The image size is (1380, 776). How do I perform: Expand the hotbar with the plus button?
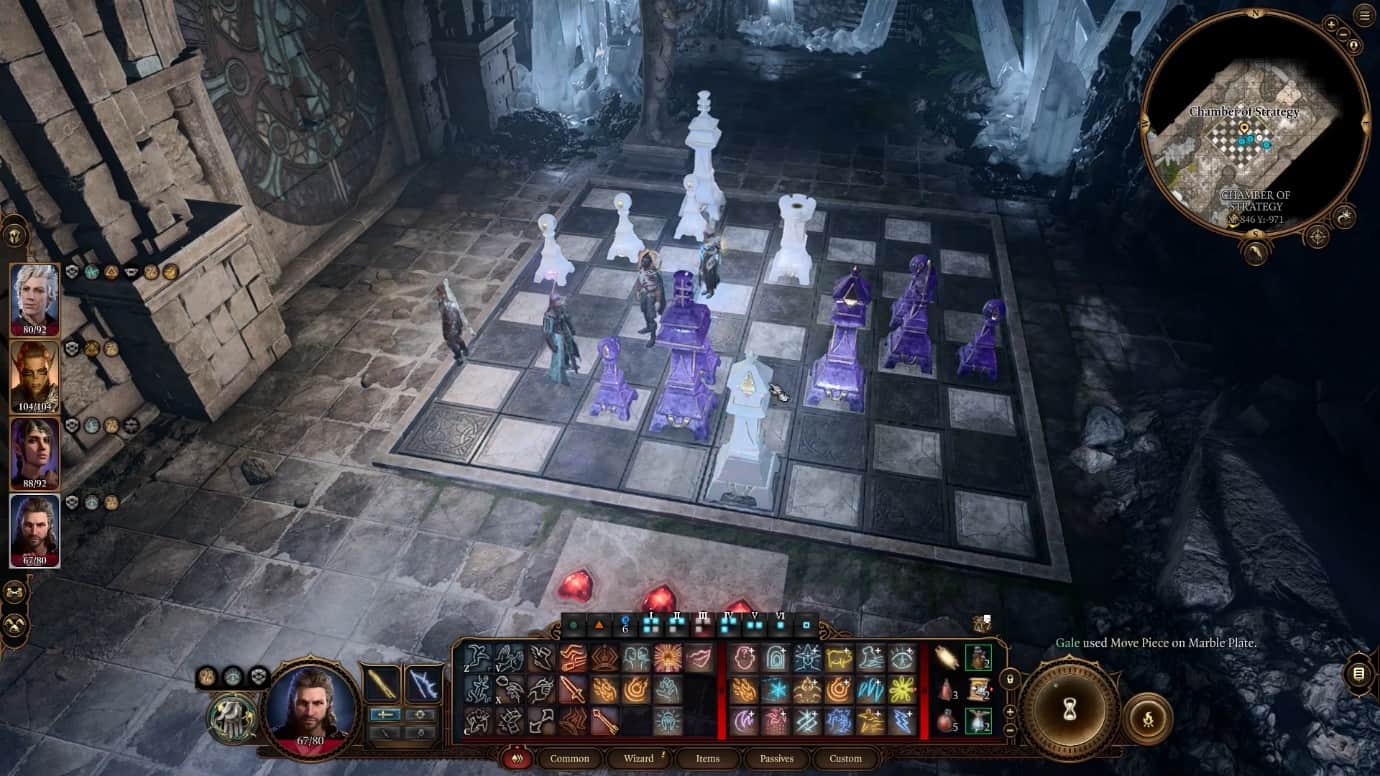[1008, 711]
